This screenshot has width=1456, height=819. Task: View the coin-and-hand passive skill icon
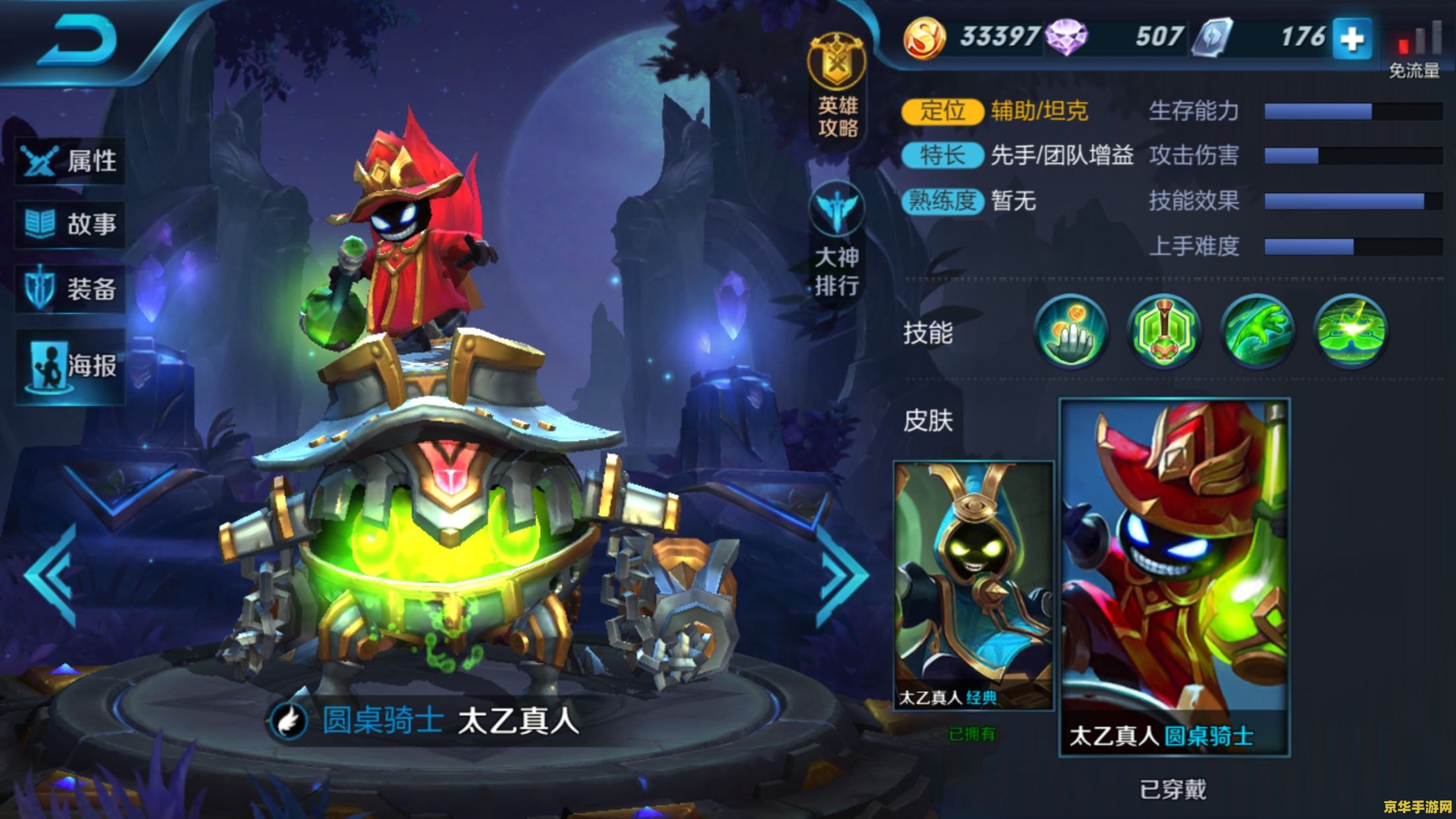[1072, 331]
